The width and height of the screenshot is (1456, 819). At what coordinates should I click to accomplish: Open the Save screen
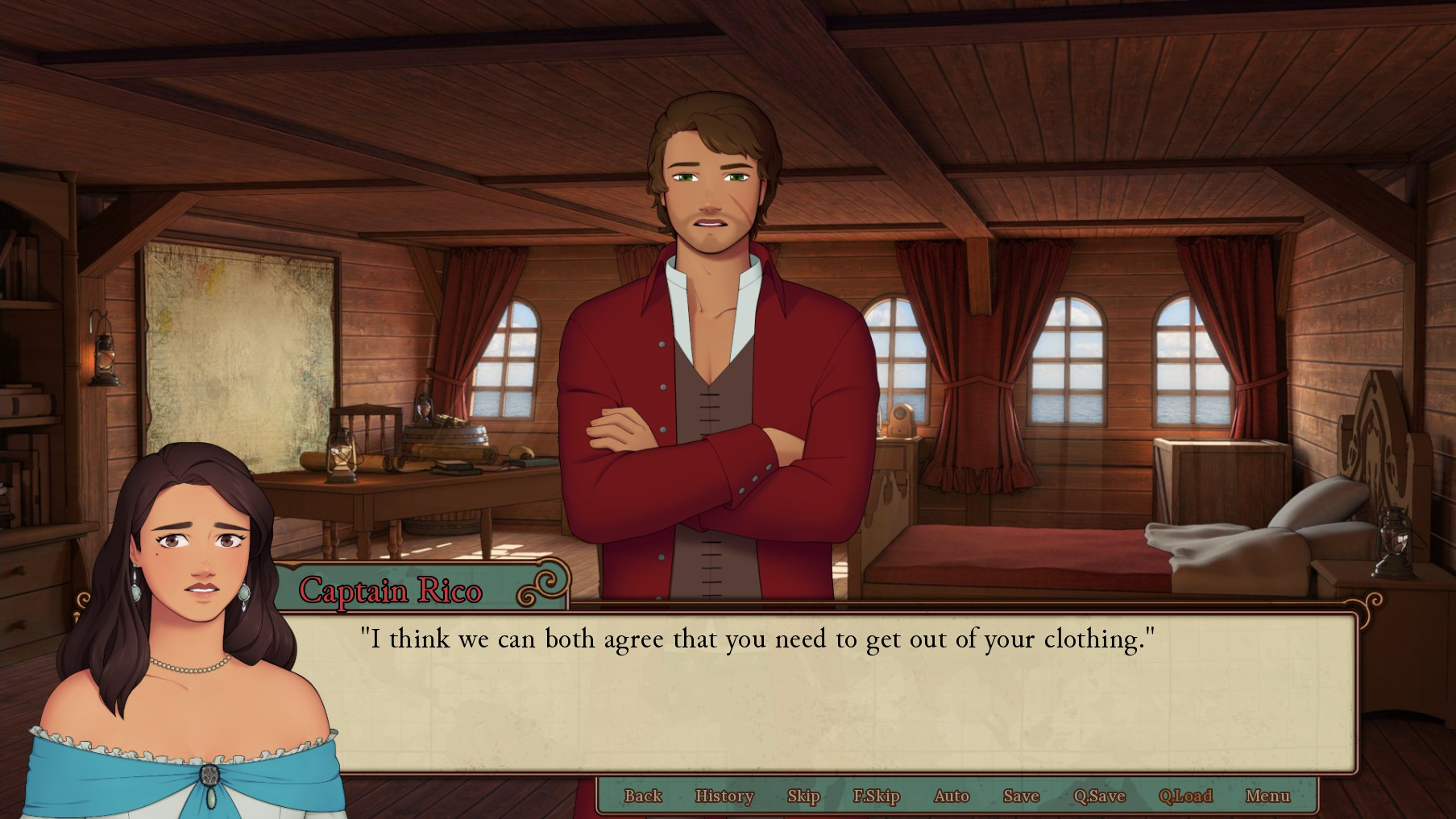[x=1021, y=796]
